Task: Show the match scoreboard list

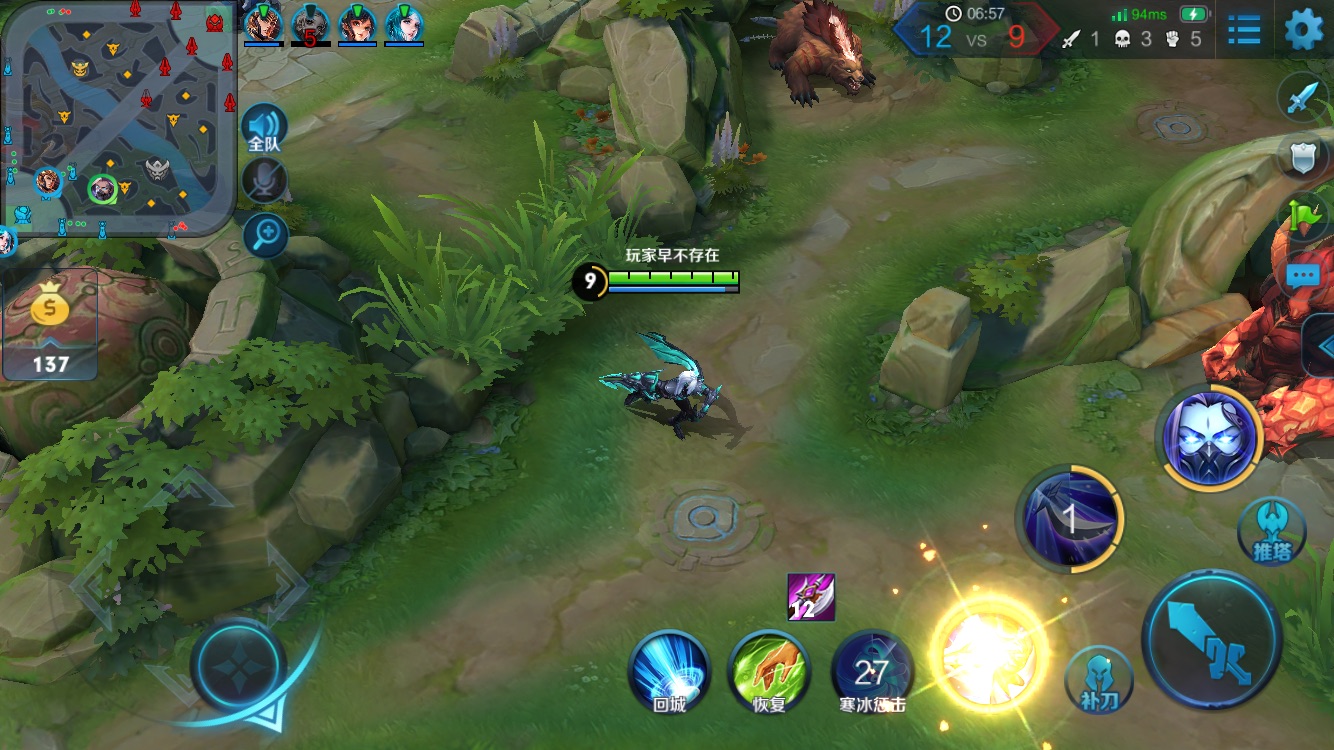Action: (x=1244, y=30)
